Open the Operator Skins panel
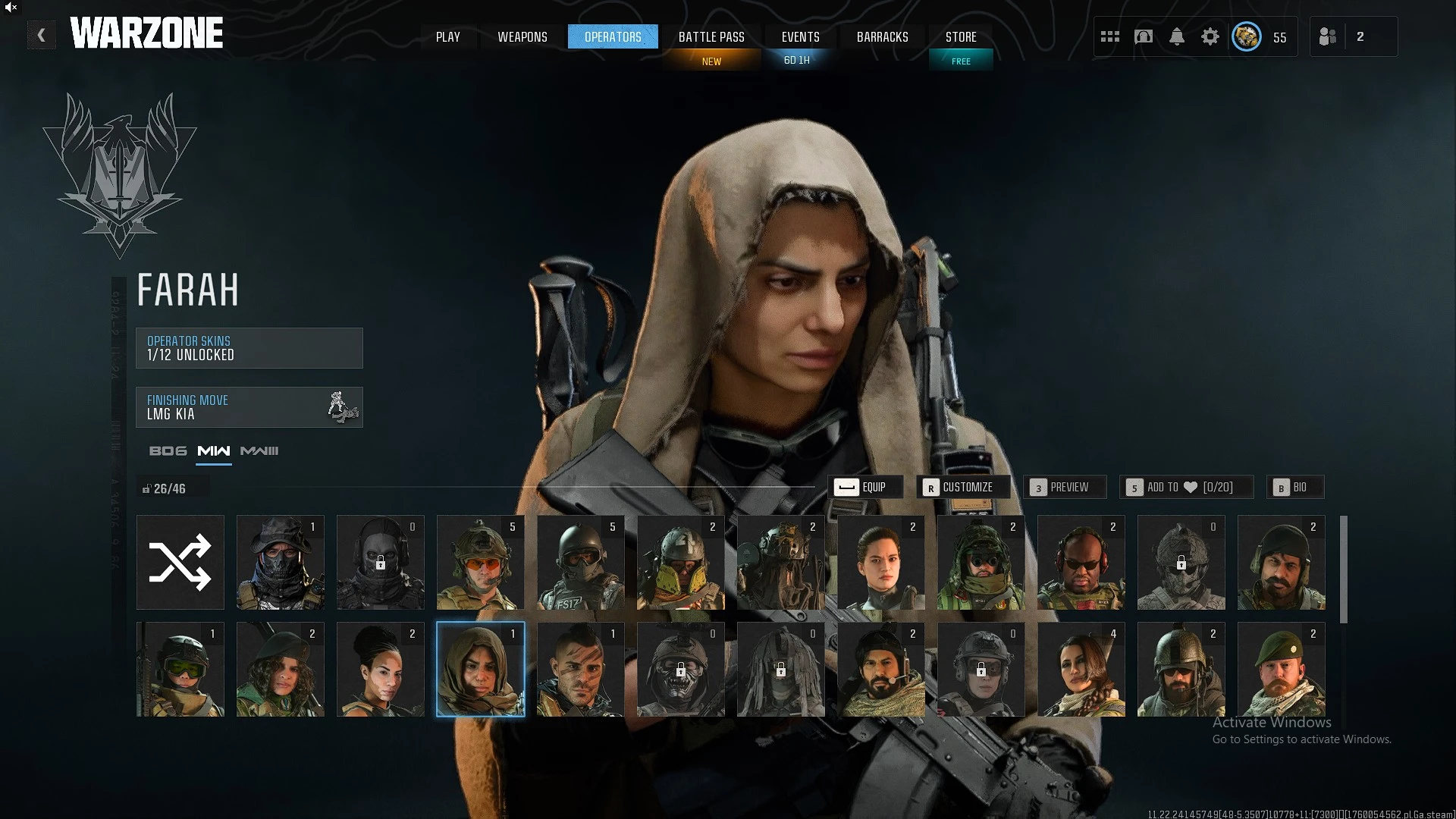Screen dimensions: 1456x819 point(249,348)
